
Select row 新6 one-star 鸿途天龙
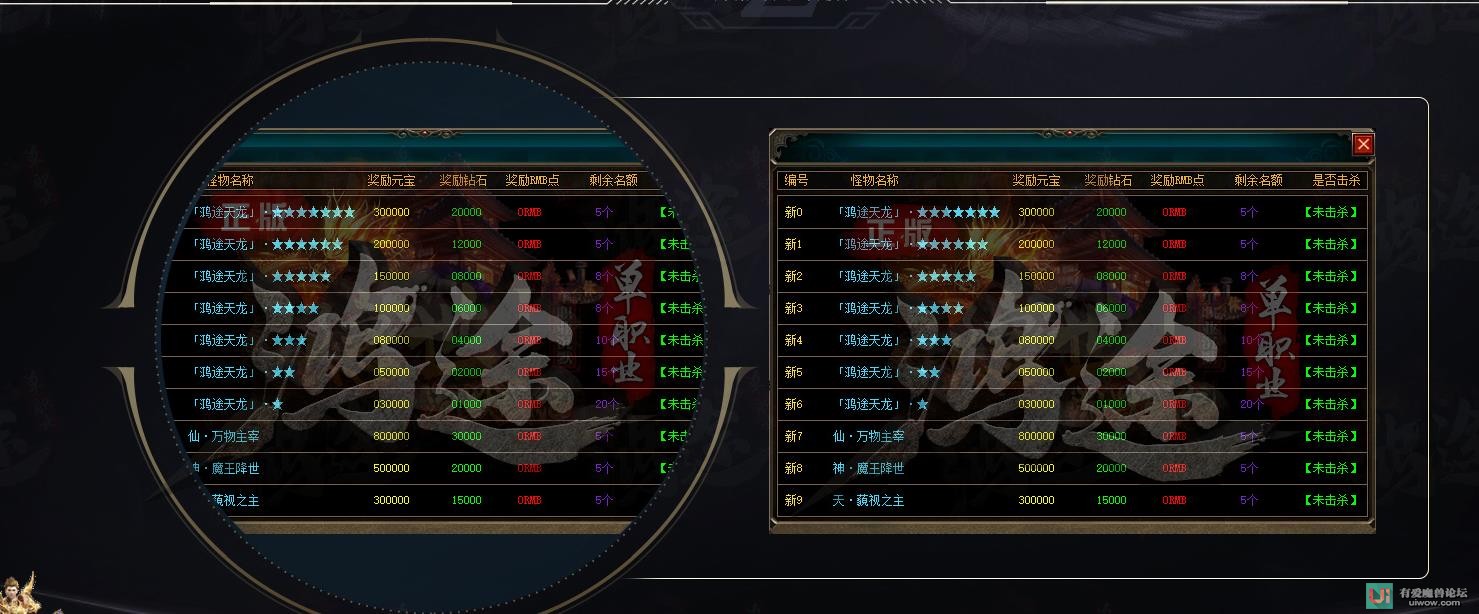click(1071, 404)
